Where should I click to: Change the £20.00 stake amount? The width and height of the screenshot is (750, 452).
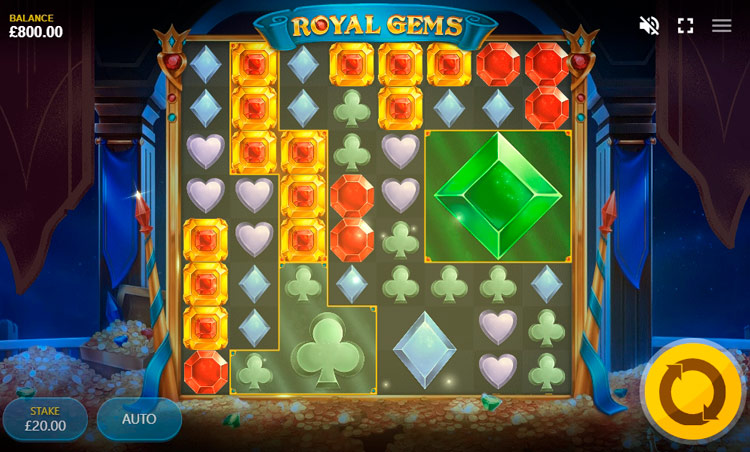click(45, 419)
